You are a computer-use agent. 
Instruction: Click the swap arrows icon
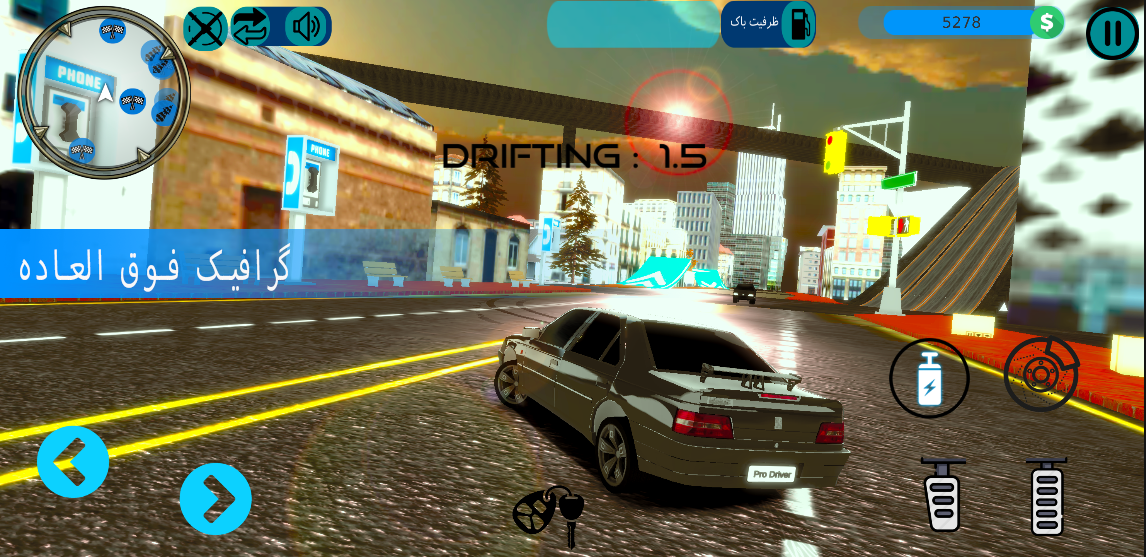pyautogui.click(x=251, y=27)
